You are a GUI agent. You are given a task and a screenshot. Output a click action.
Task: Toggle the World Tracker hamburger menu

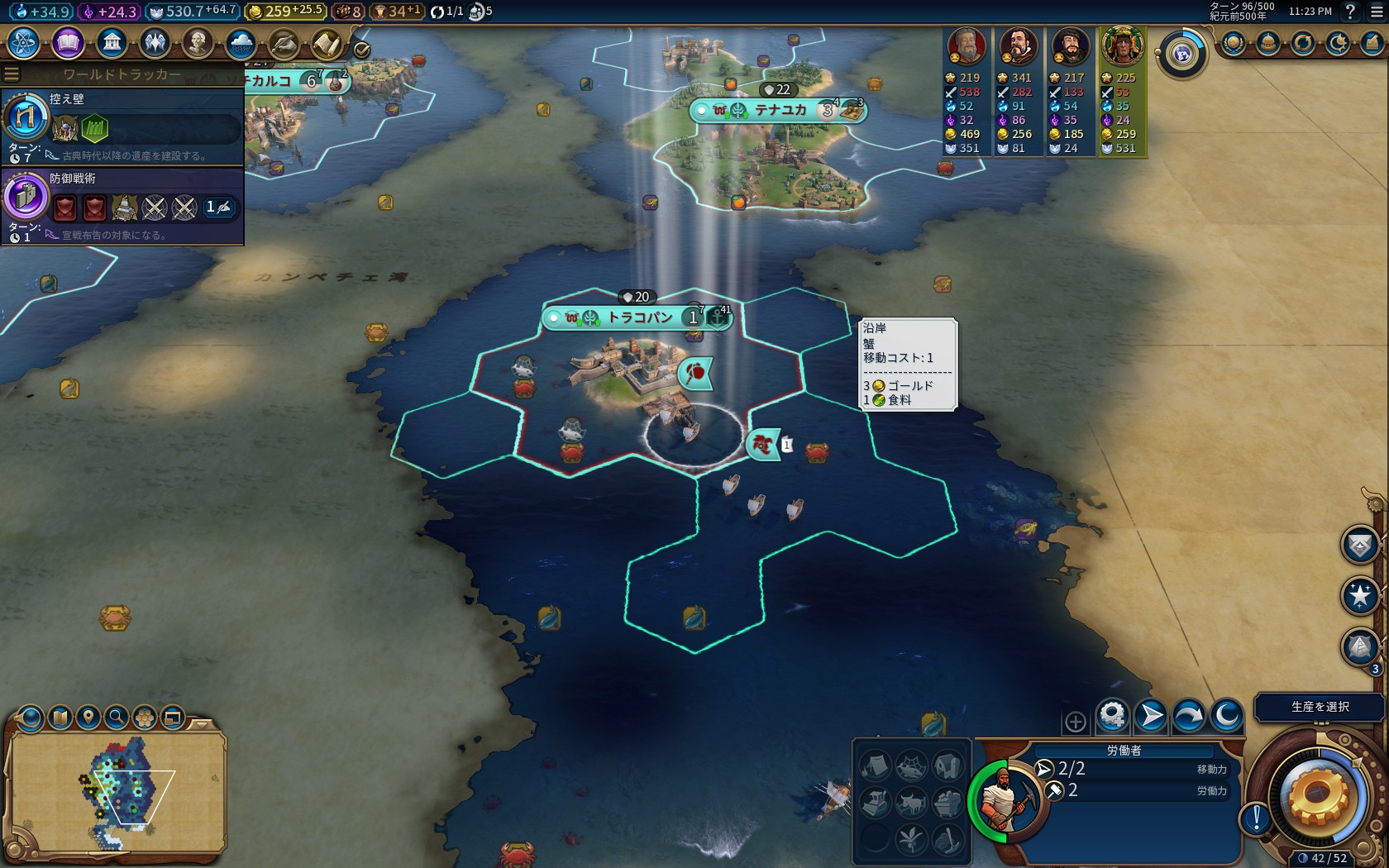[12, 74]
